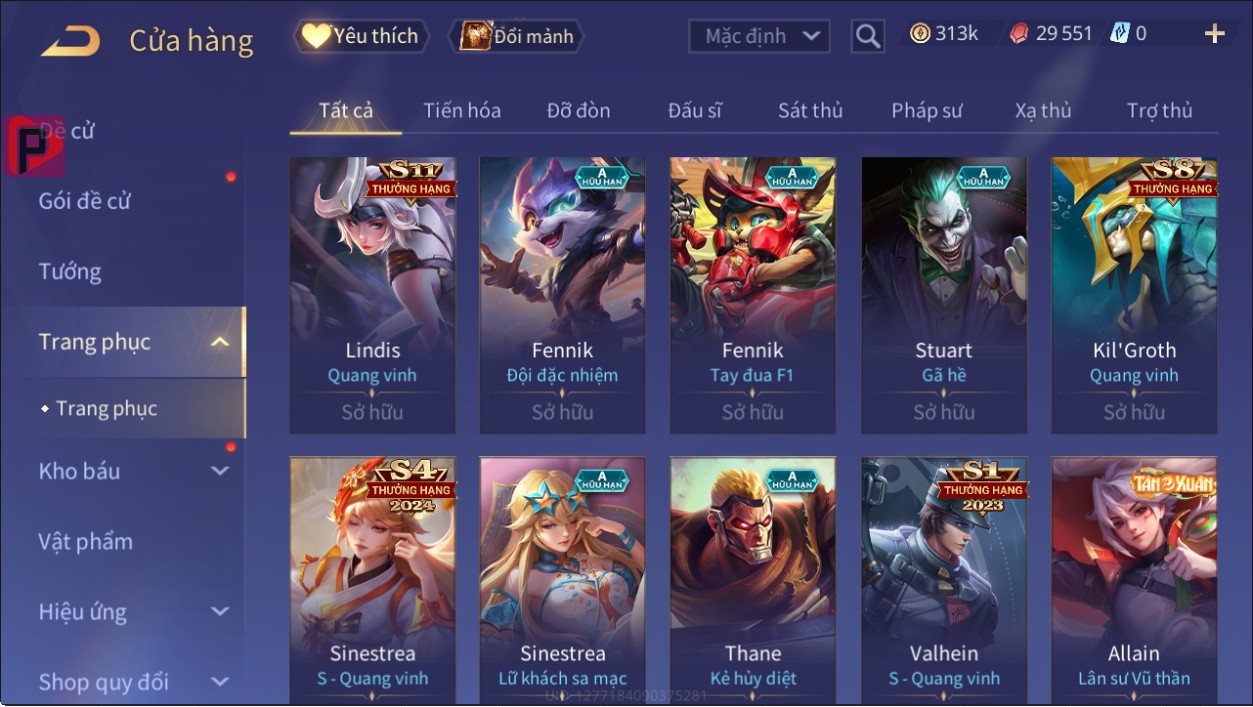The image size is (1253, 707).
Task: Select the Sát thủ tab
Action: (x=810, y=110)
